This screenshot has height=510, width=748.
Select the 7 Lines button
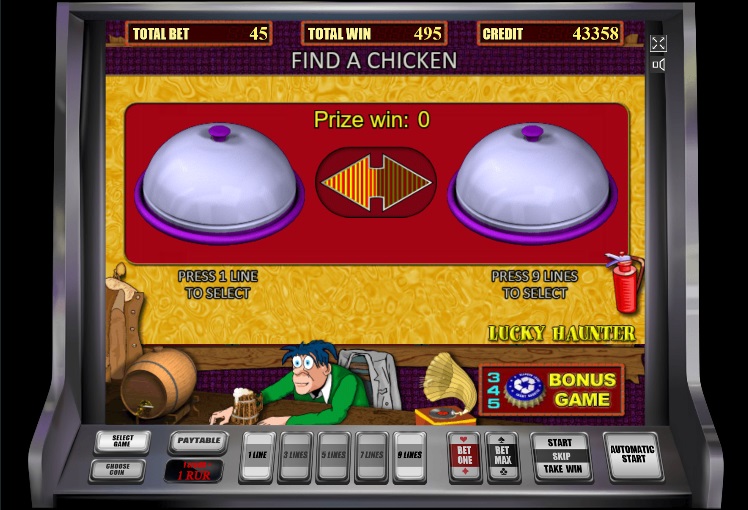point(371,456)
